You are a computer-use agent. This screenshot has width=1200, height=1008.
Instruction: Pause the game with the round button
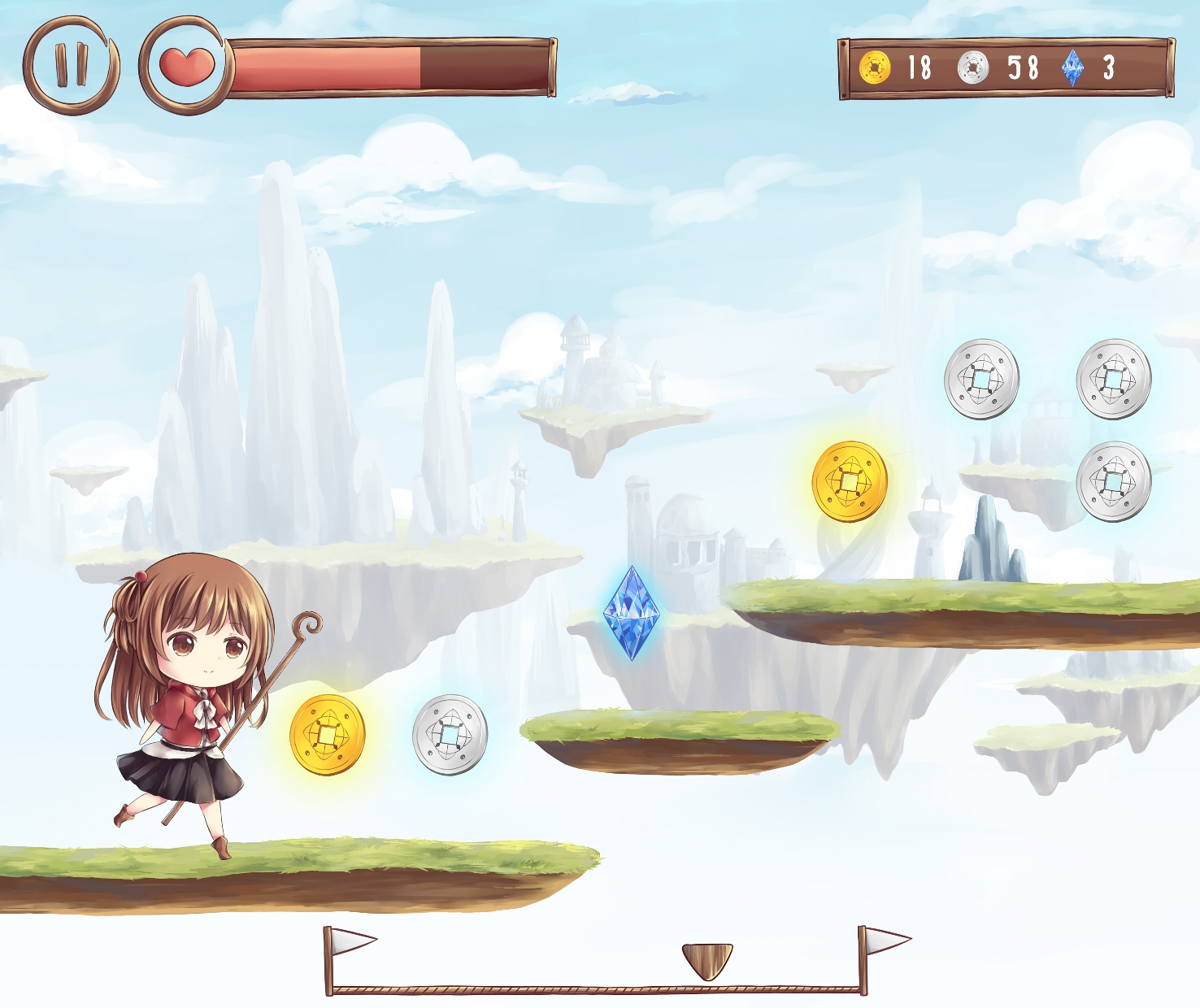71,65
